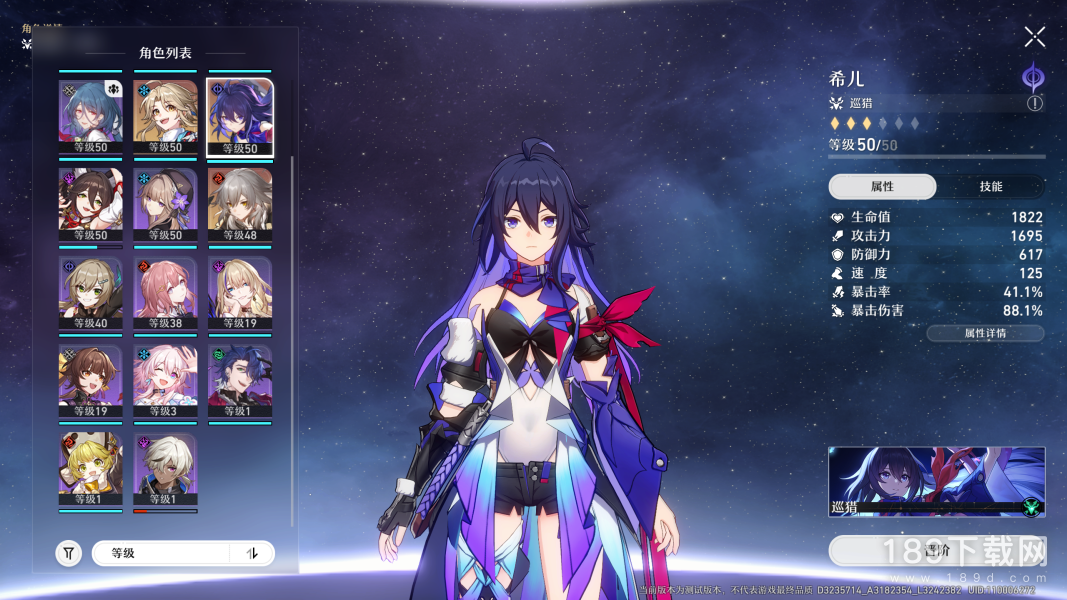
Task: Select the 属性 attributes tab
Action: point(882,187)
